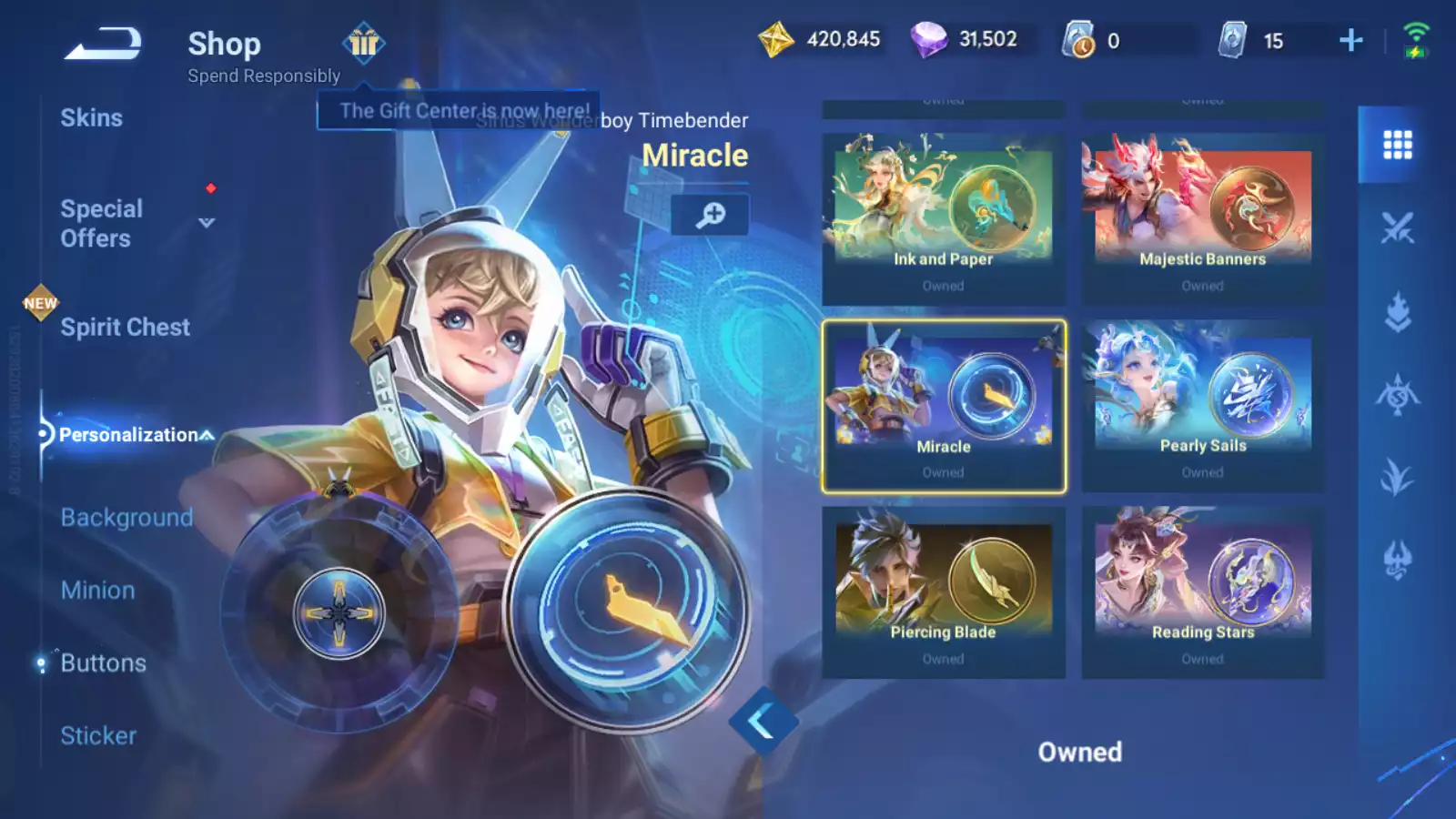Click the magnifier preview button
The image size is (1456, 819).
710,215
